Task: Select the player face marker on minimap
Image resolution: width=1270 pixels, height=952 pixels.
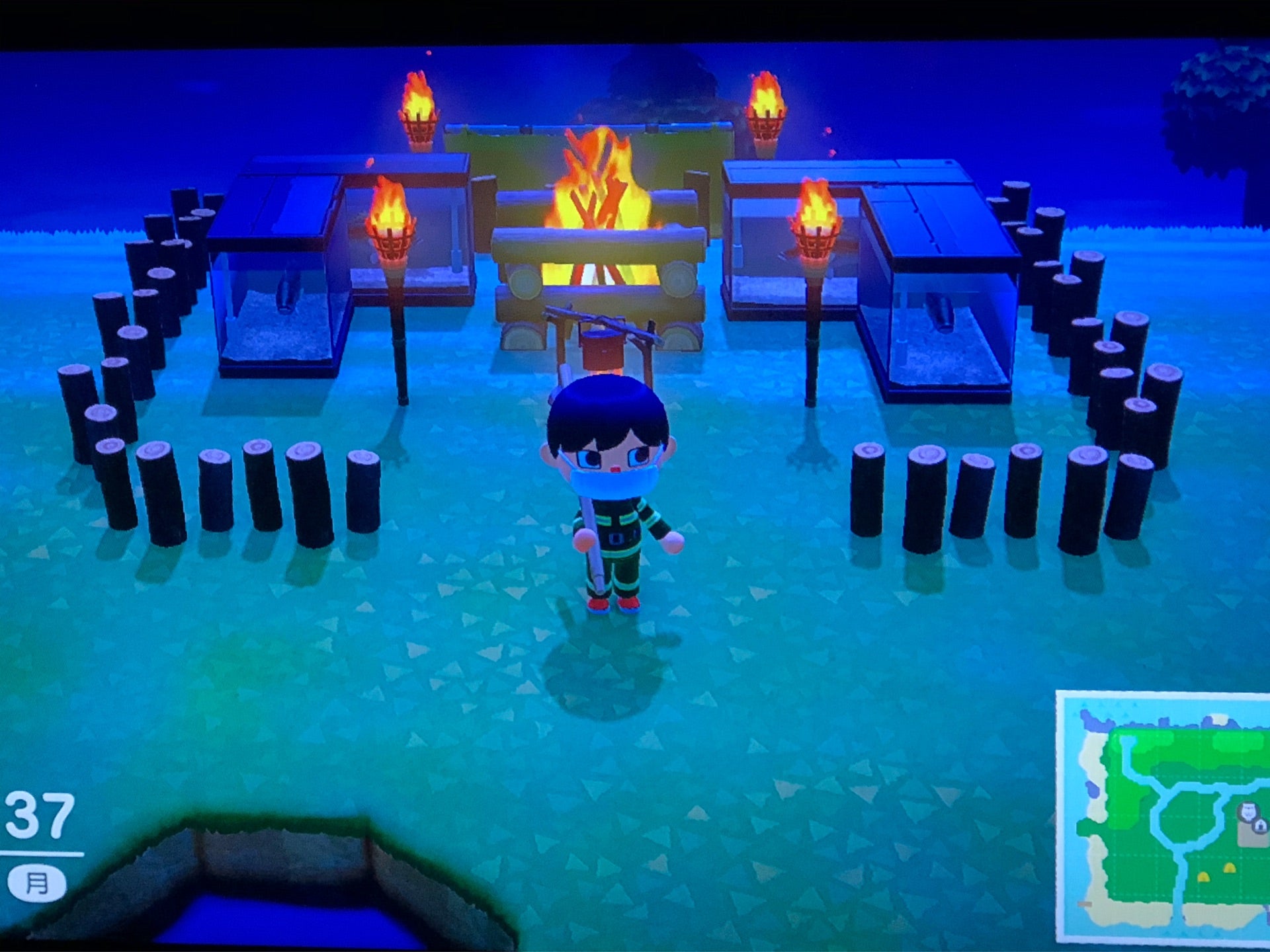Action: 1247,811
